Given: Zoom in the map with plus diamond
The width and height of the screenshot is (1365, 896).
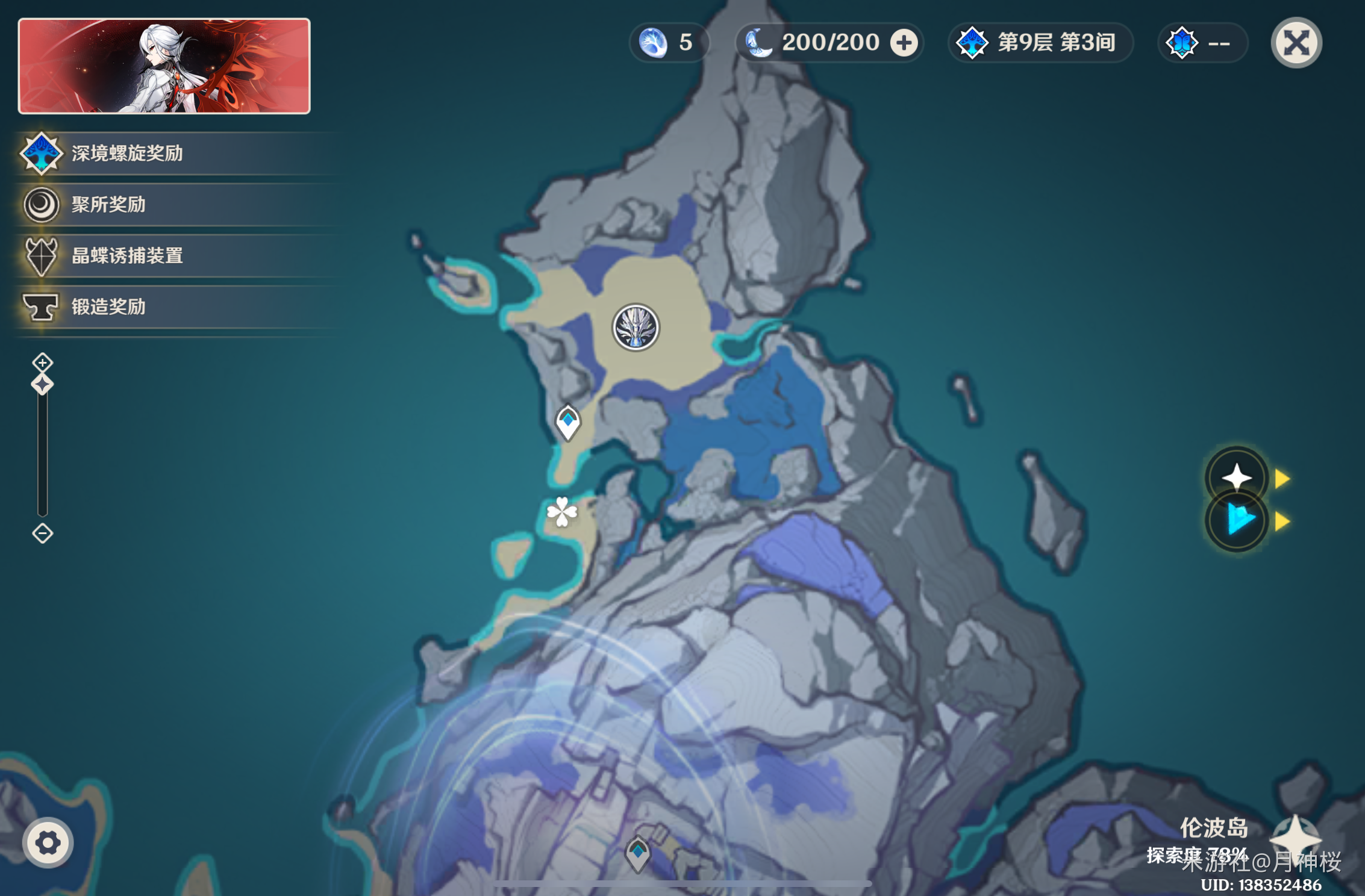Looking at the screenshot, I should (42, 362).
